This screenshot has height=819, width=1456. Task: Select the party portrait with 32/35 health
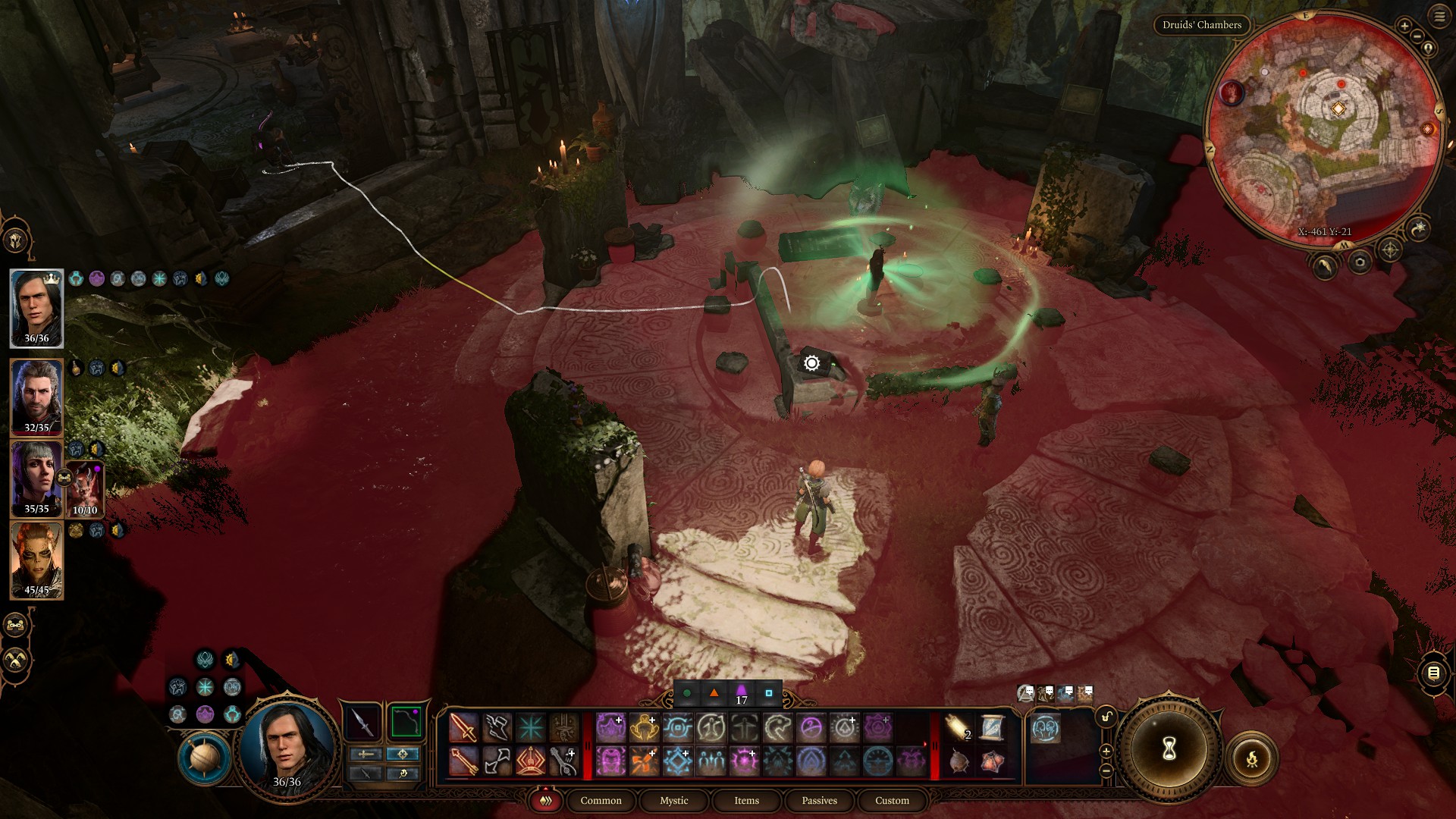point(36,397)
